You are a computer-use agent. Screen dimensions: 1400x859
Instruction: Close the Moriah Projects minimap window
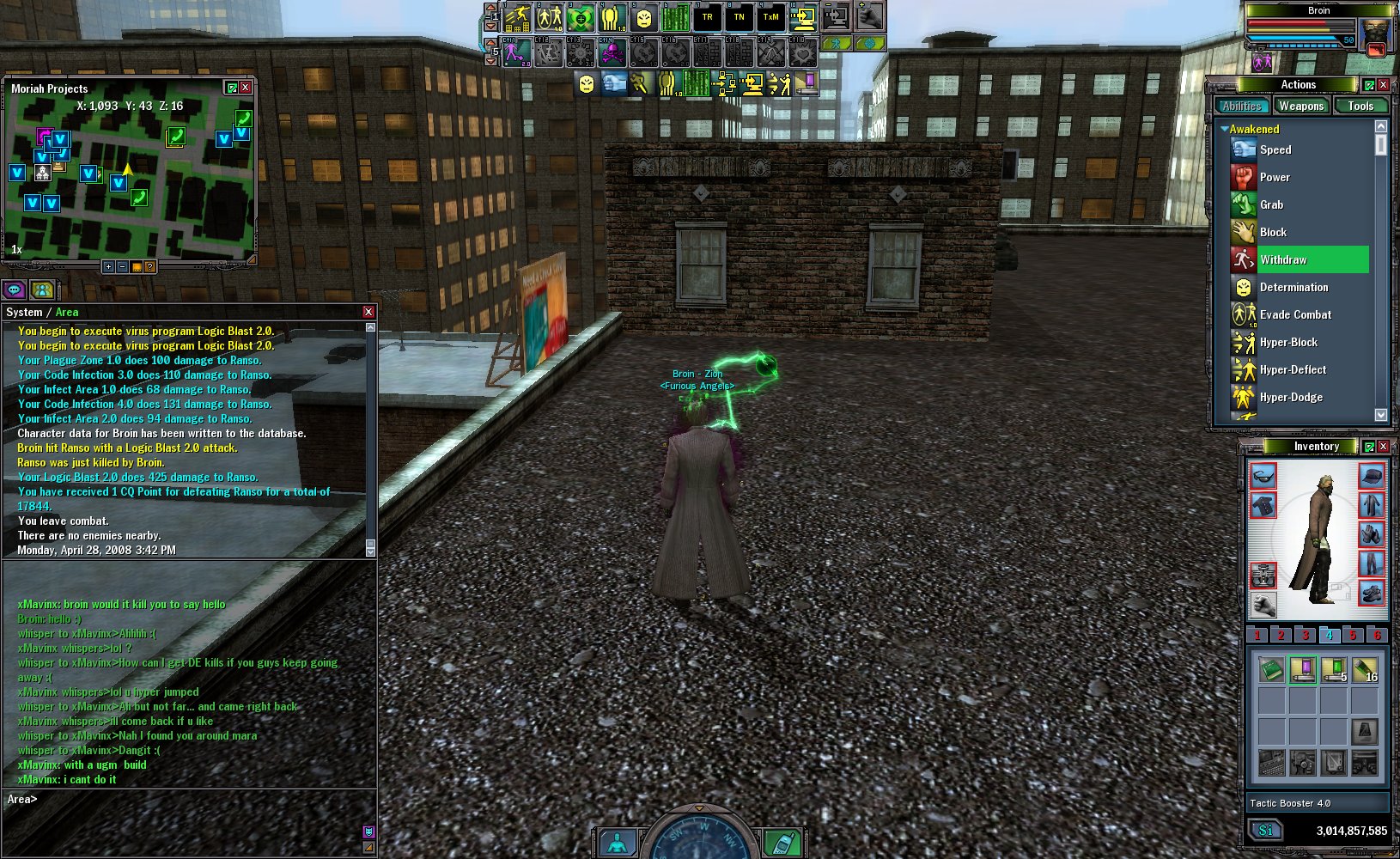tap(246, 88)
